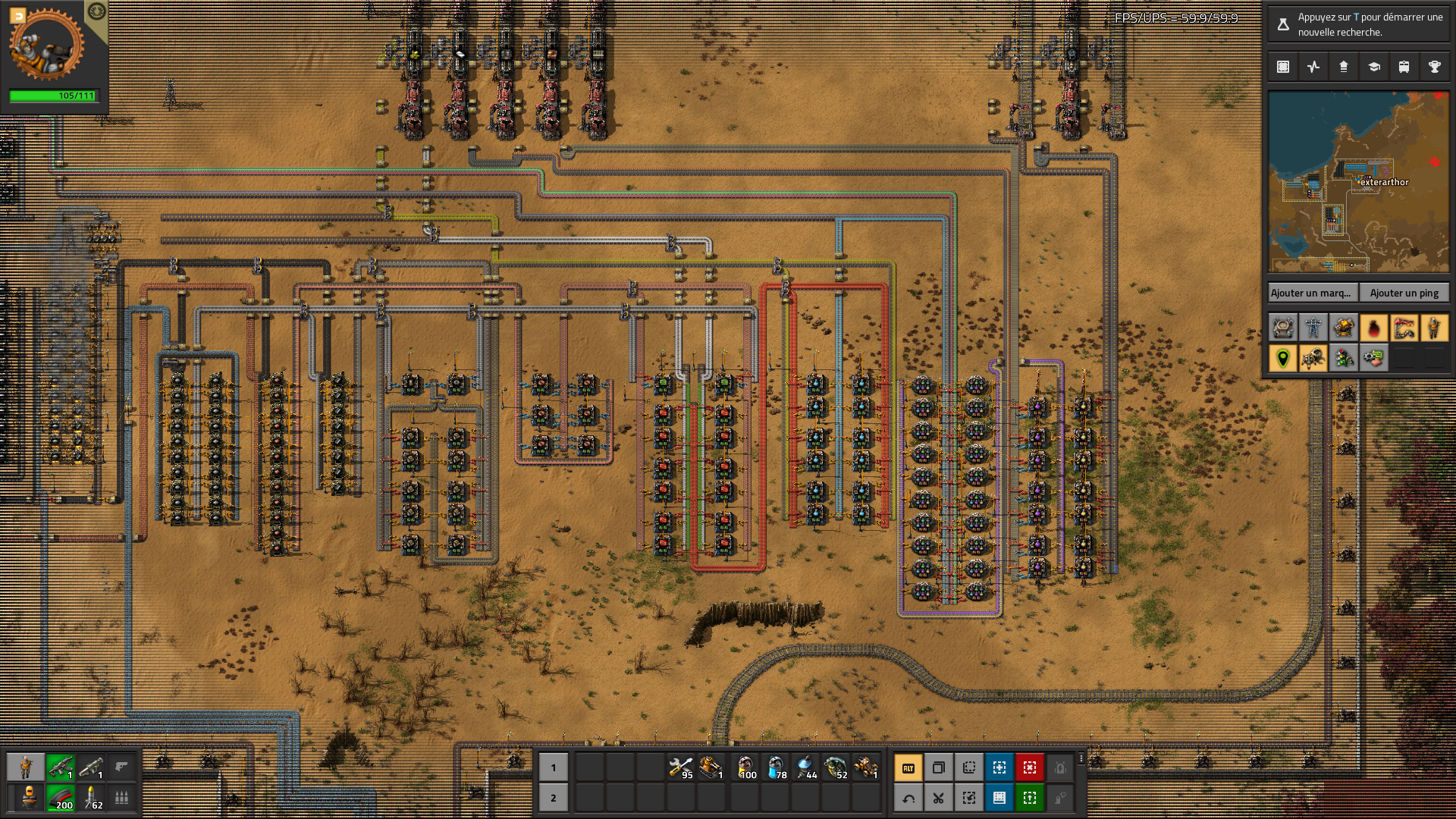The image size is (1456, 819).
Task: Switch to quickbar row 2
Action: click(x=553, y=798)
